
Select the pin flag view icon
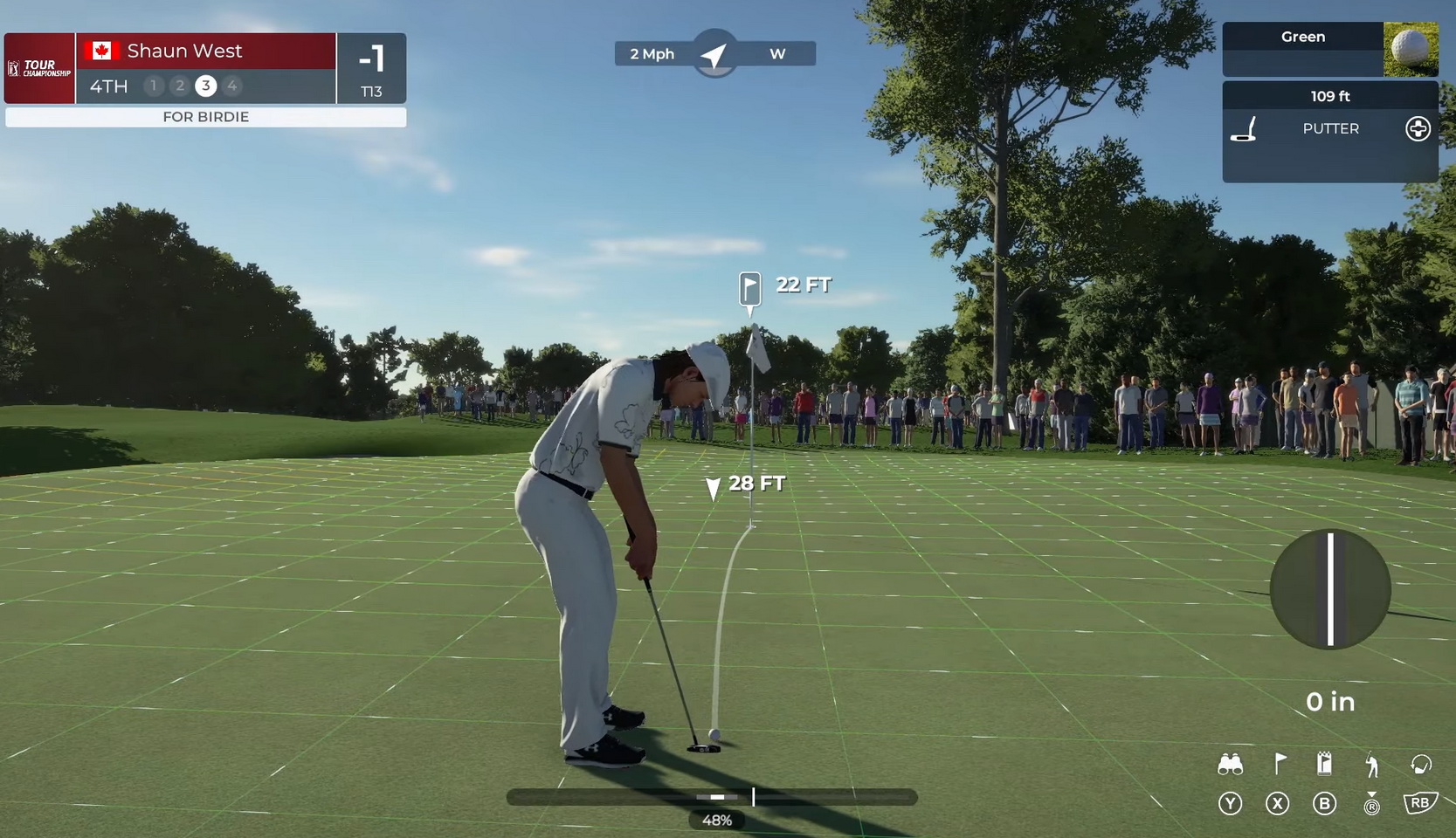tap(1279, 765)
